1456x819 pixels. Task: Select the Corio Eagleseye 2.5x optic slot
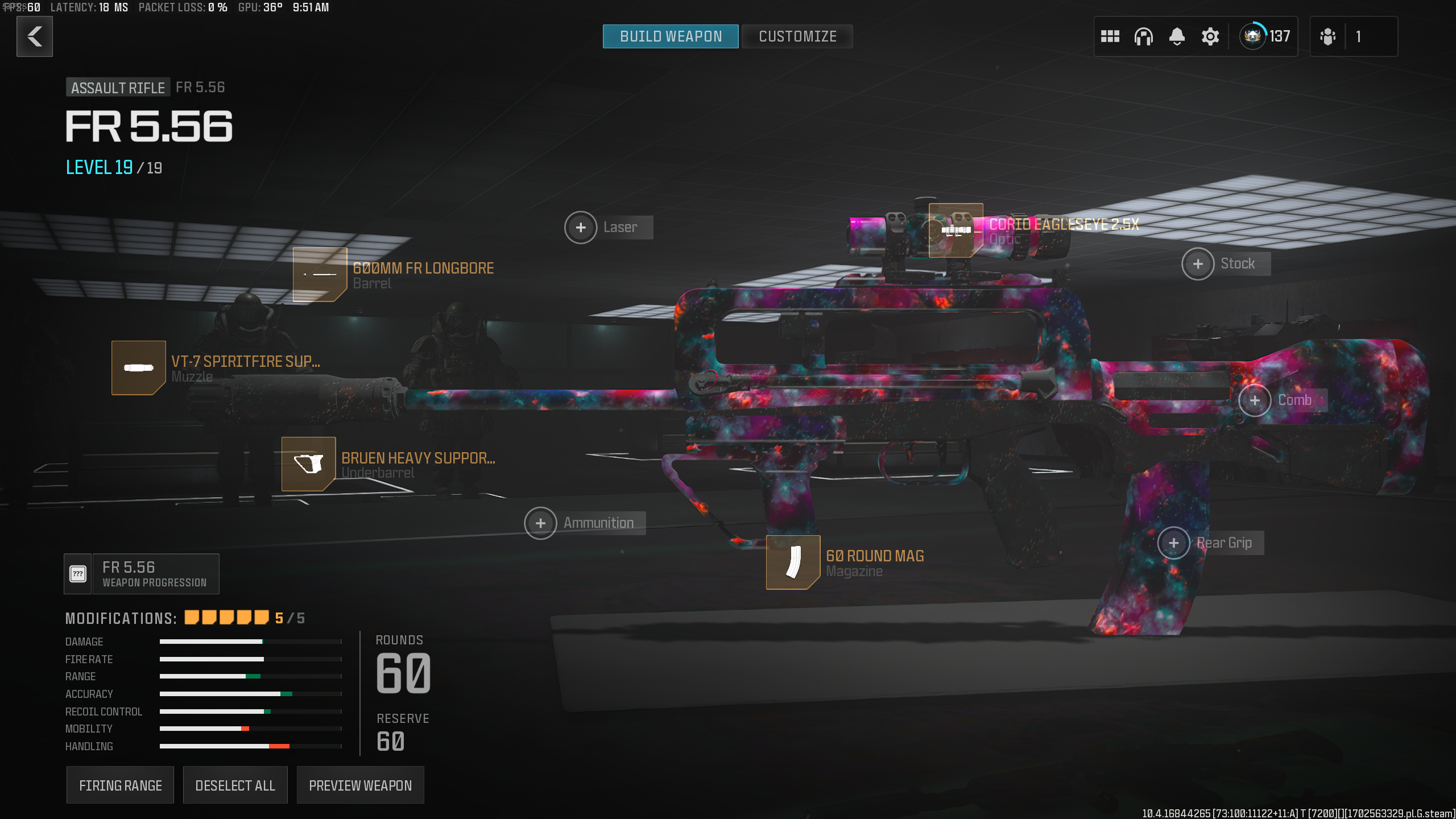955,230
